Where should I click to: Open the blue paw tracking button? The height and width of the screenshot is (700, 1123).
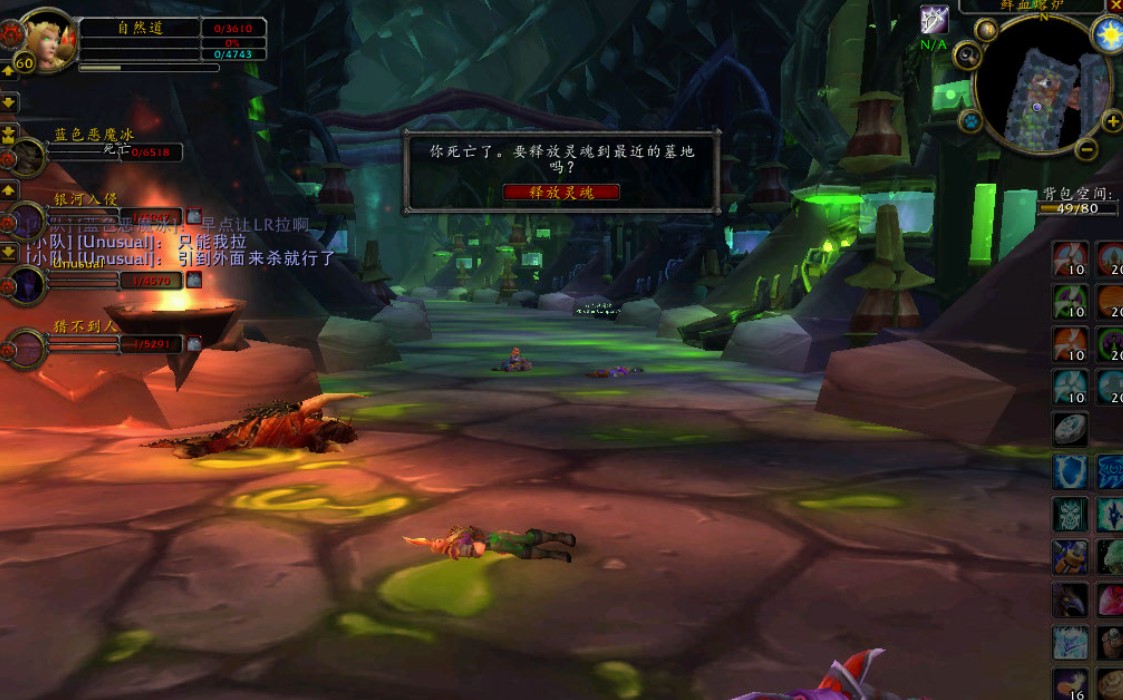point(970,122)
